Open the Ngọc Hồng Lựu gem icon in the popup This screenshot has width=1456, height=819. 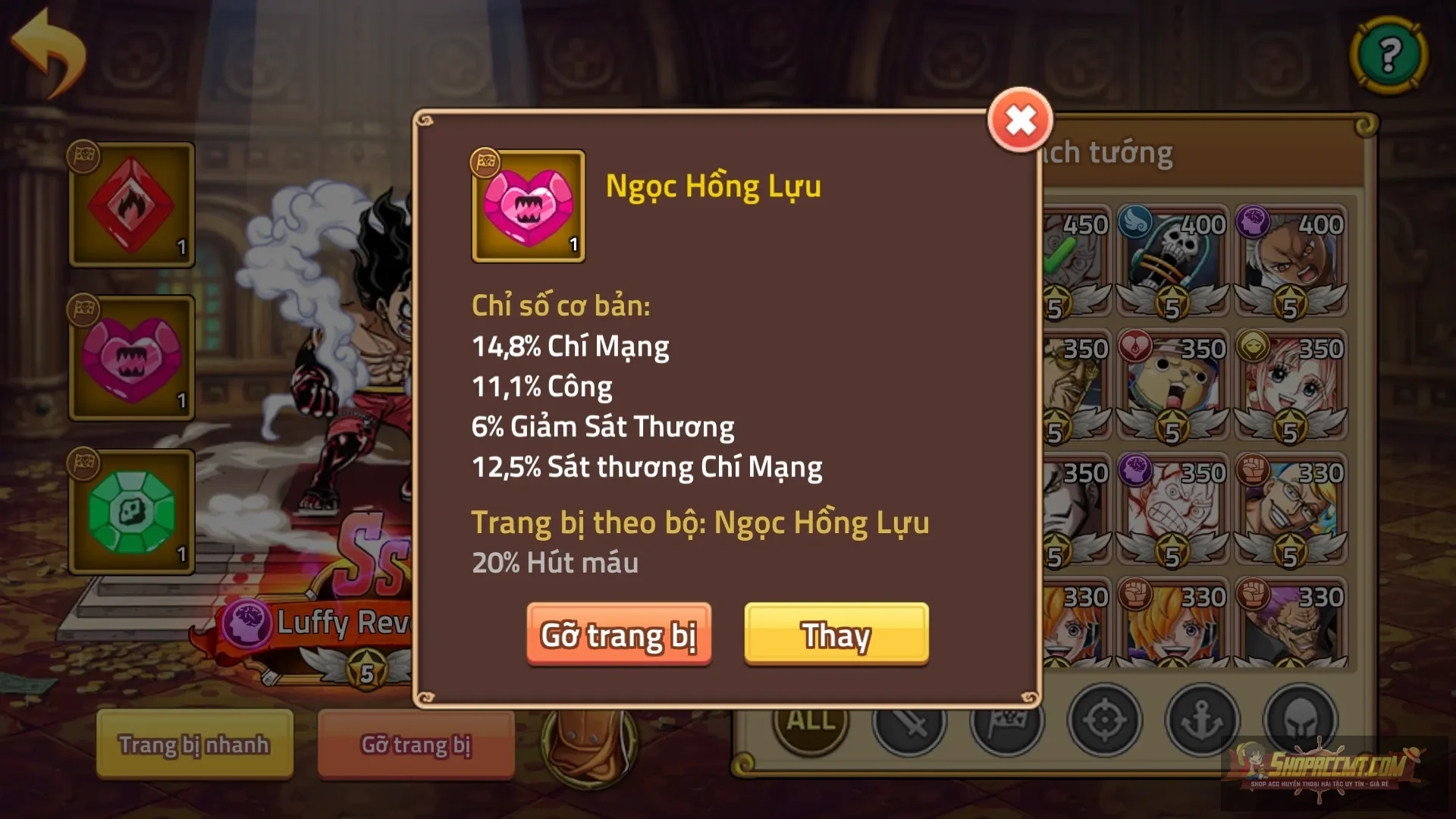pyautogui.click(x=528, y=206)
